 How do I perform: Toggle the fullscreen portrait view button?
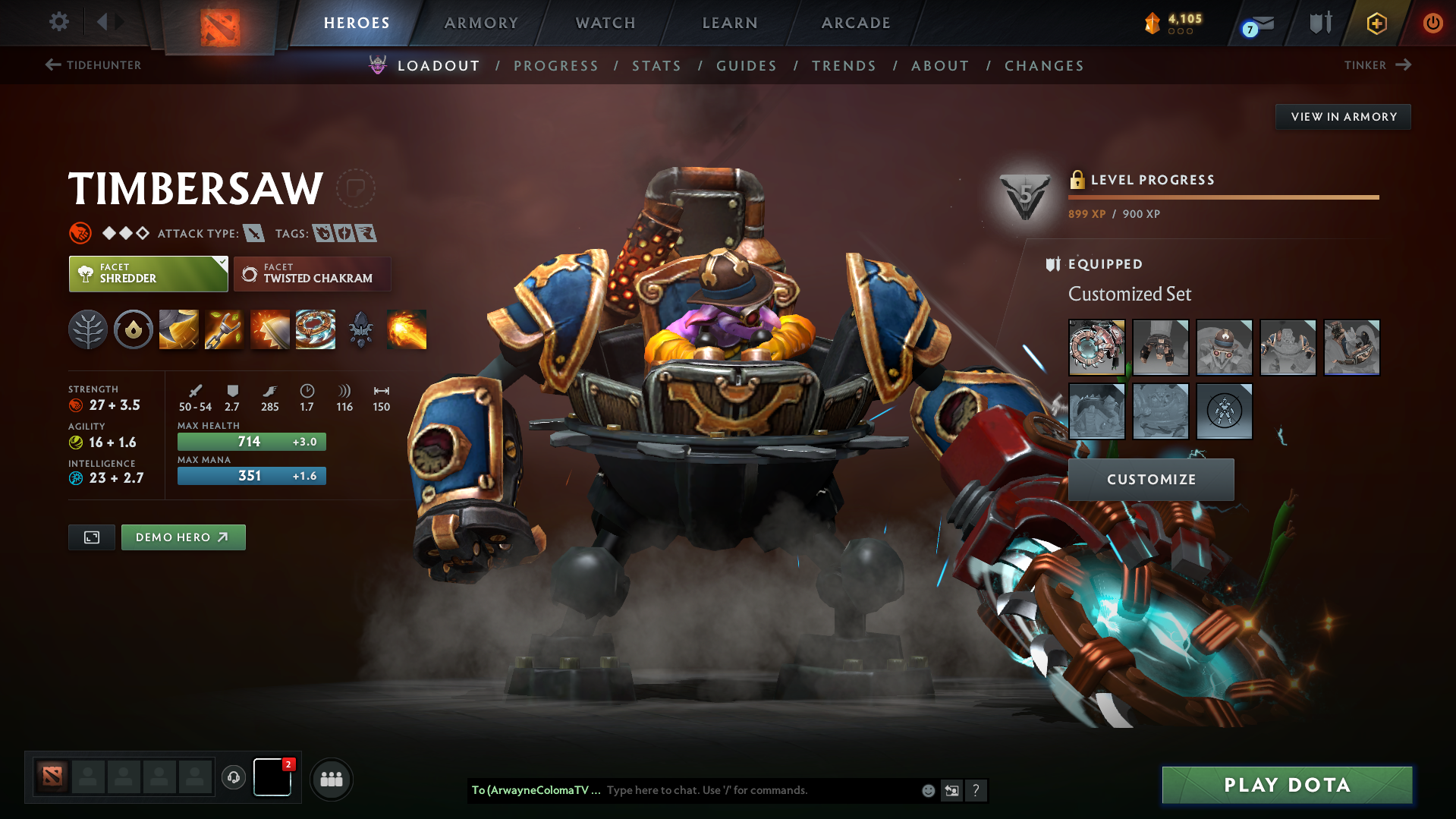point(91,537)
